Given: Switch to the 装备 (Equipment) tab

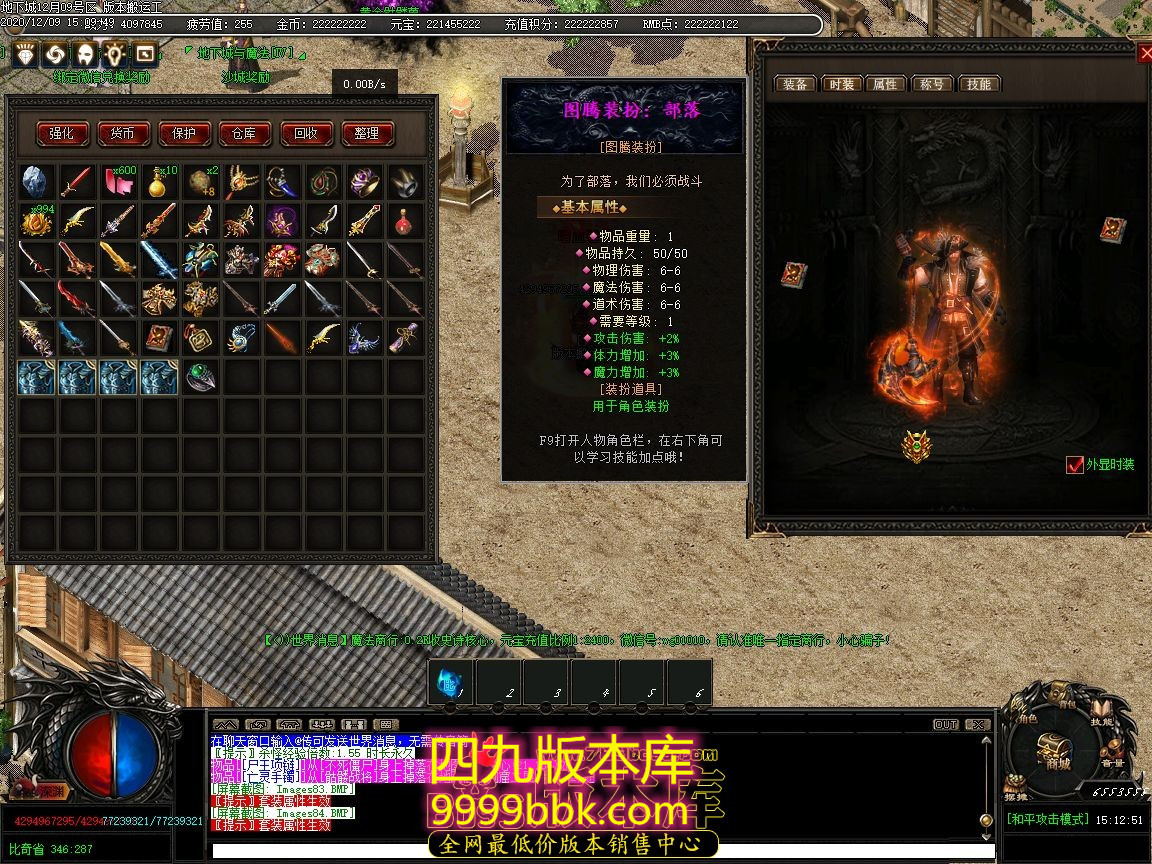Looking at the screenshot, I should [795, 84].
